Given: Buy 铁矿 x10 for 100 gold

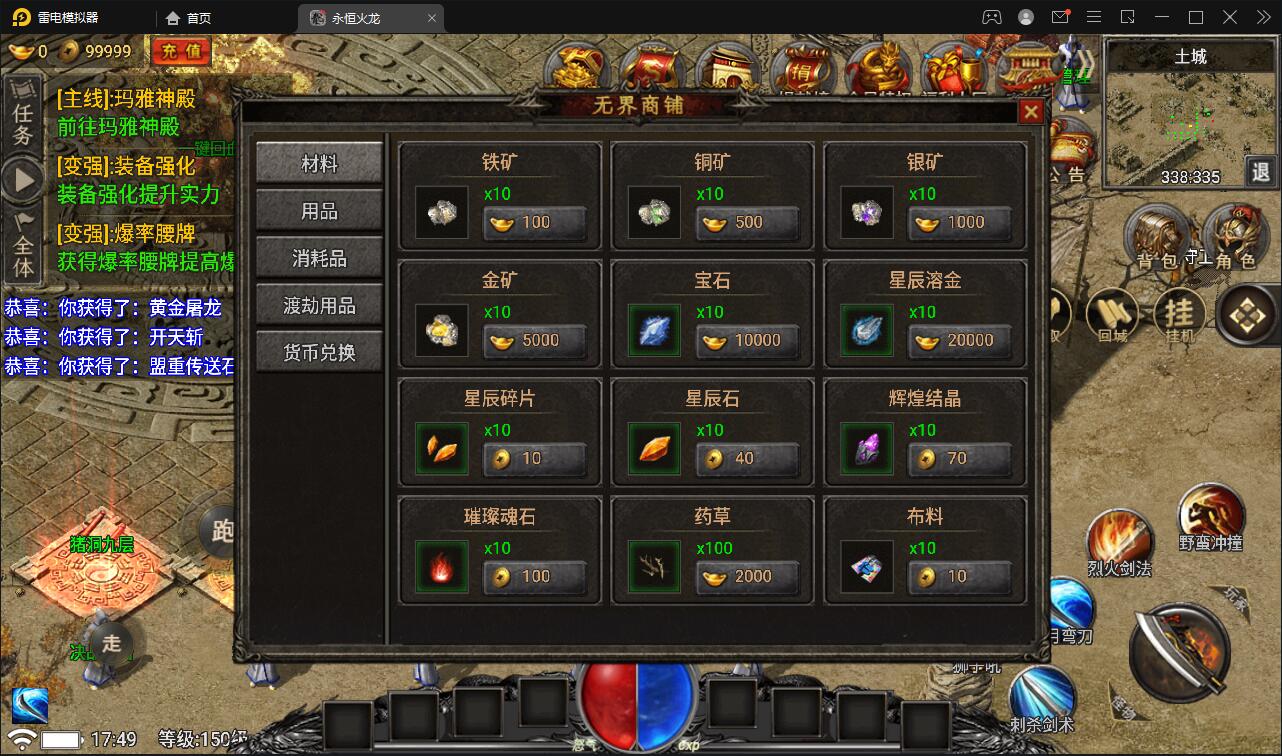Looking at the screenshot, I should tap(535, 224).
